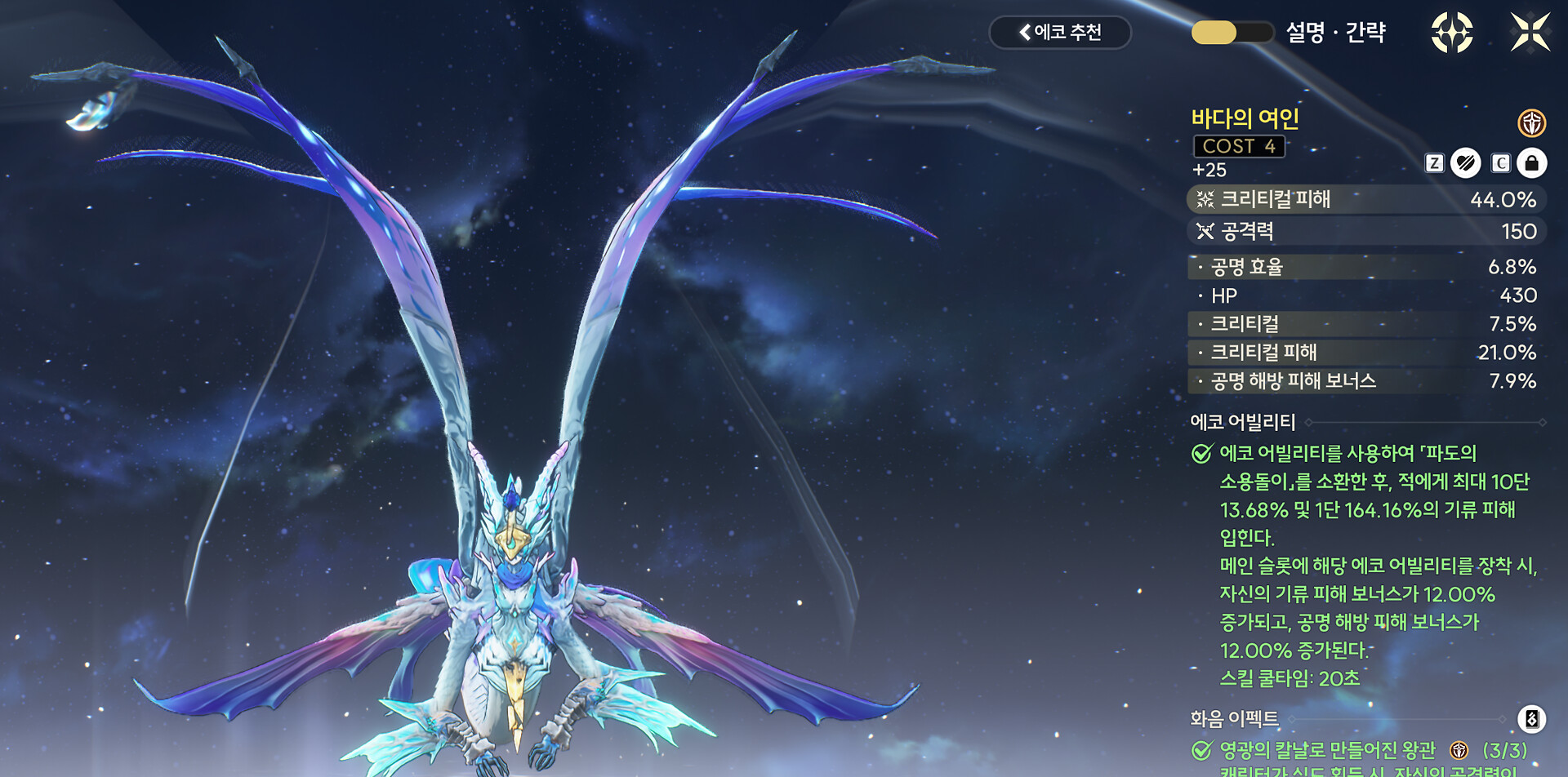This screenshot has width=1568, height=777.
Task: Go back via the 에코 추천 button
Action: 1059,33
